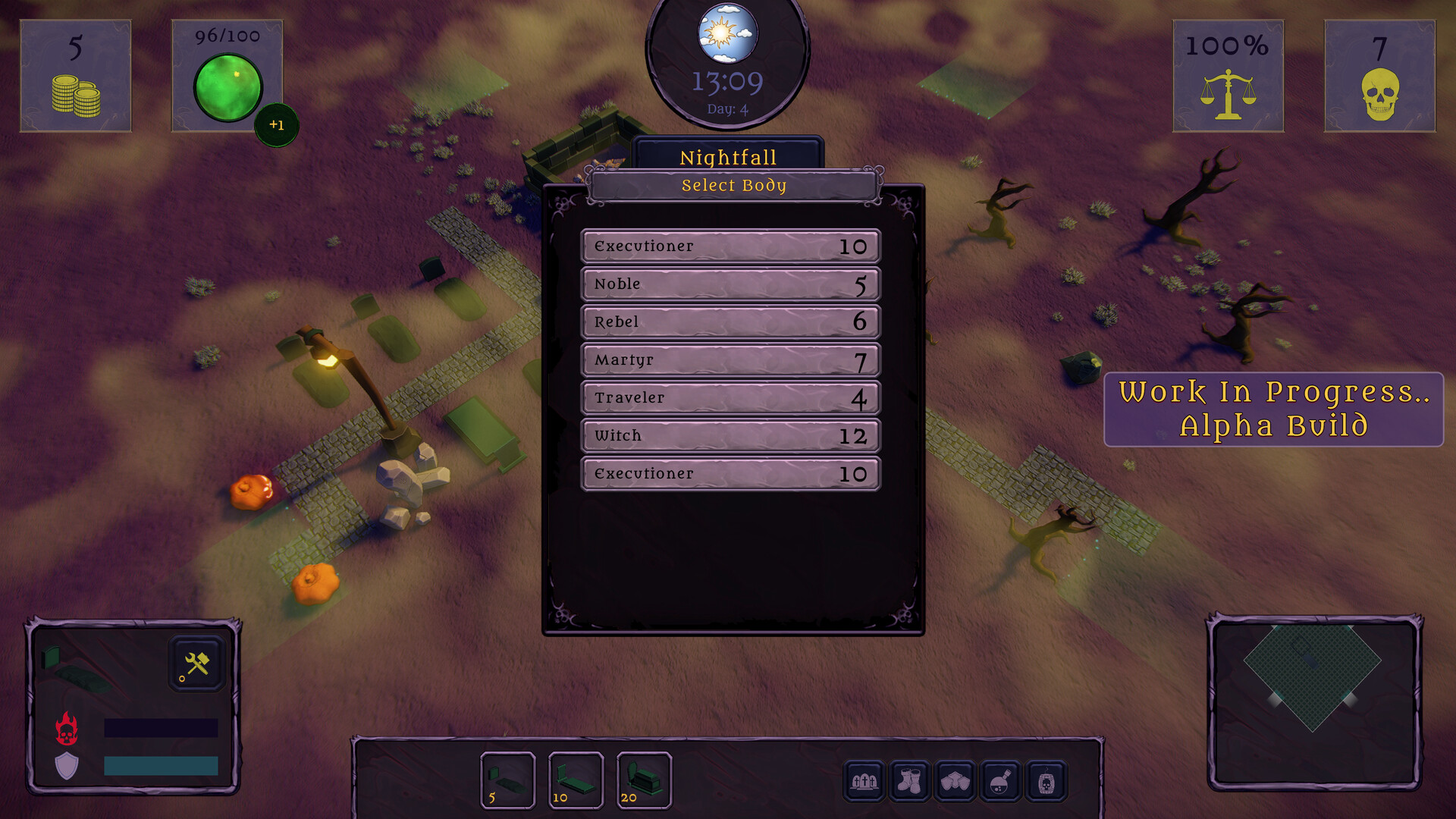Image resolution: width=1456 pixels, height=819 pixels.
Task: Click the green soul orb
Action: click(x=230, y=86)
